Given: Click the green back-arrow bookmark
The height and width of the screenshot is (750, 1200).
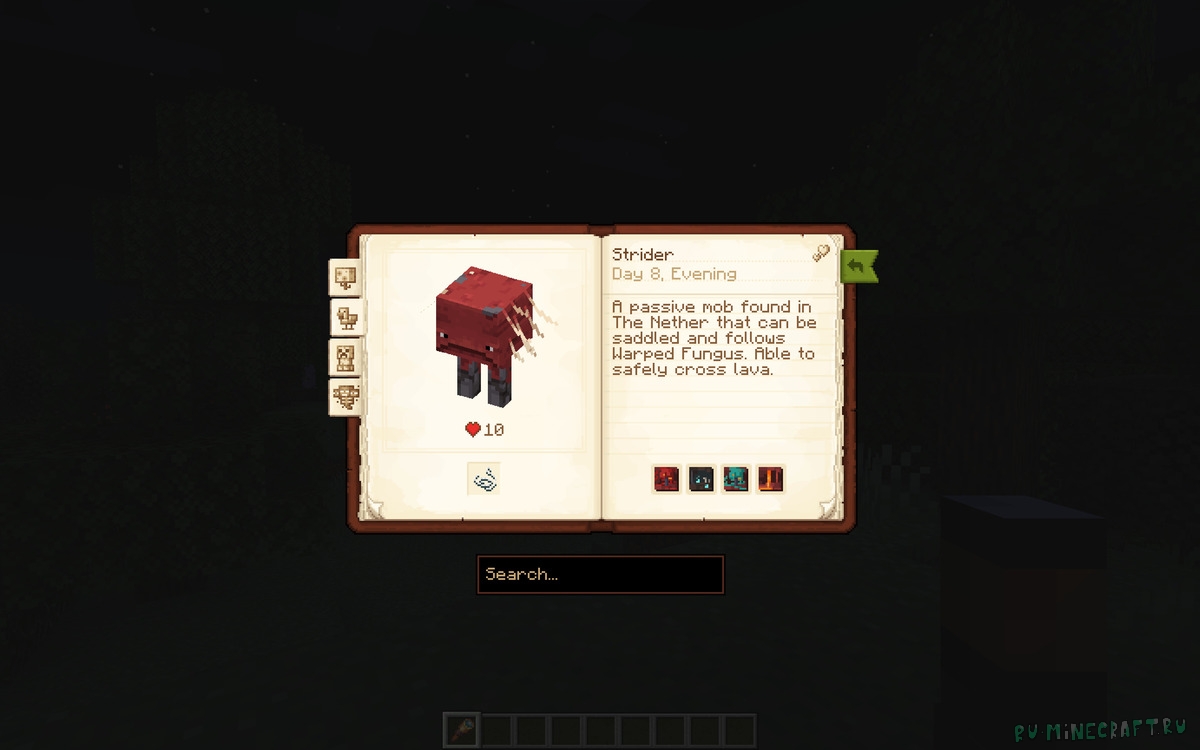Looking at the screenshot, I should (858, 266).
